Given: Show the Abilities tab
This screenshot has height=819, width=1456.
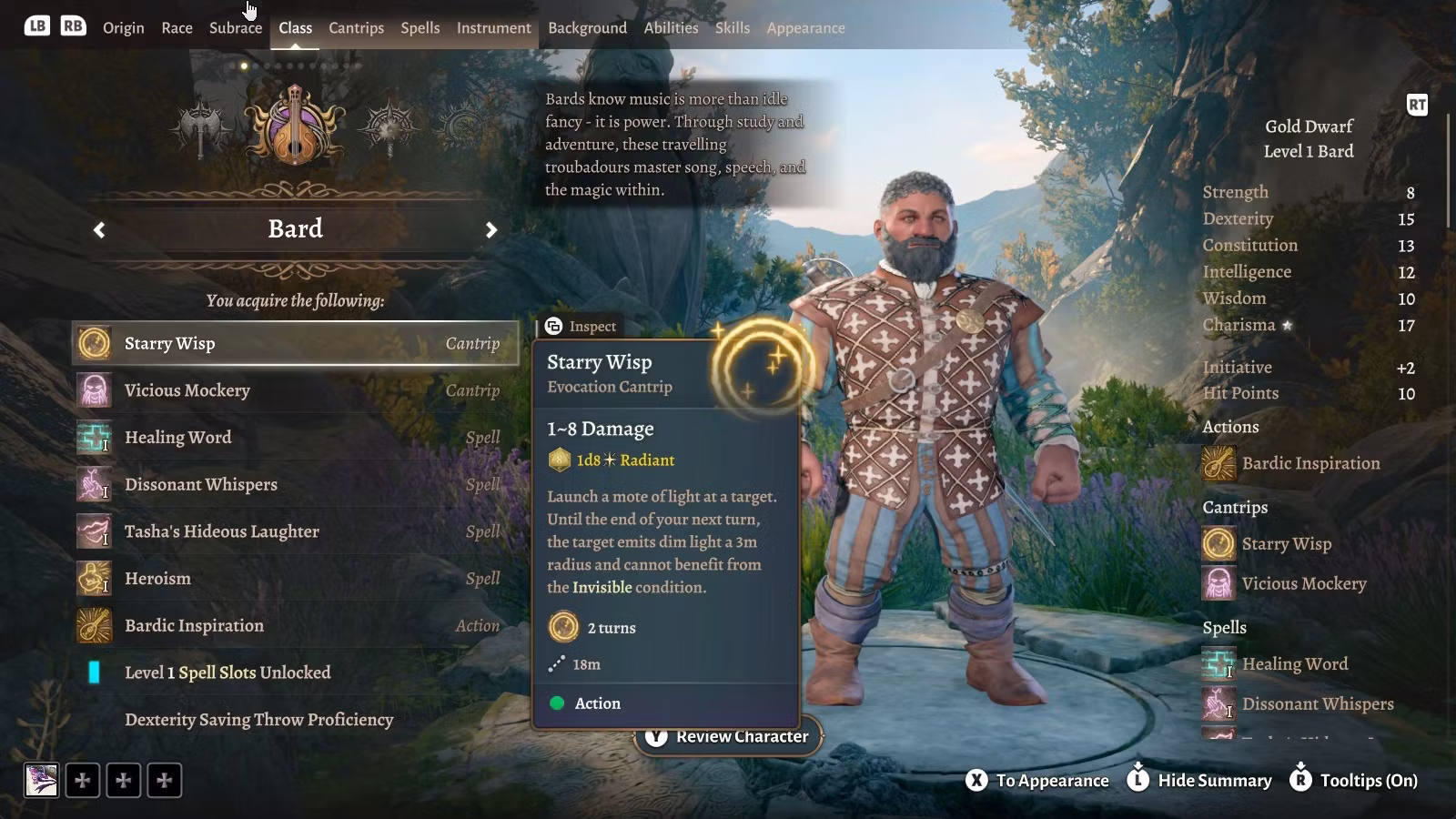Looking at the screenshot, I should pyautogui.click(x=671, y=27).
